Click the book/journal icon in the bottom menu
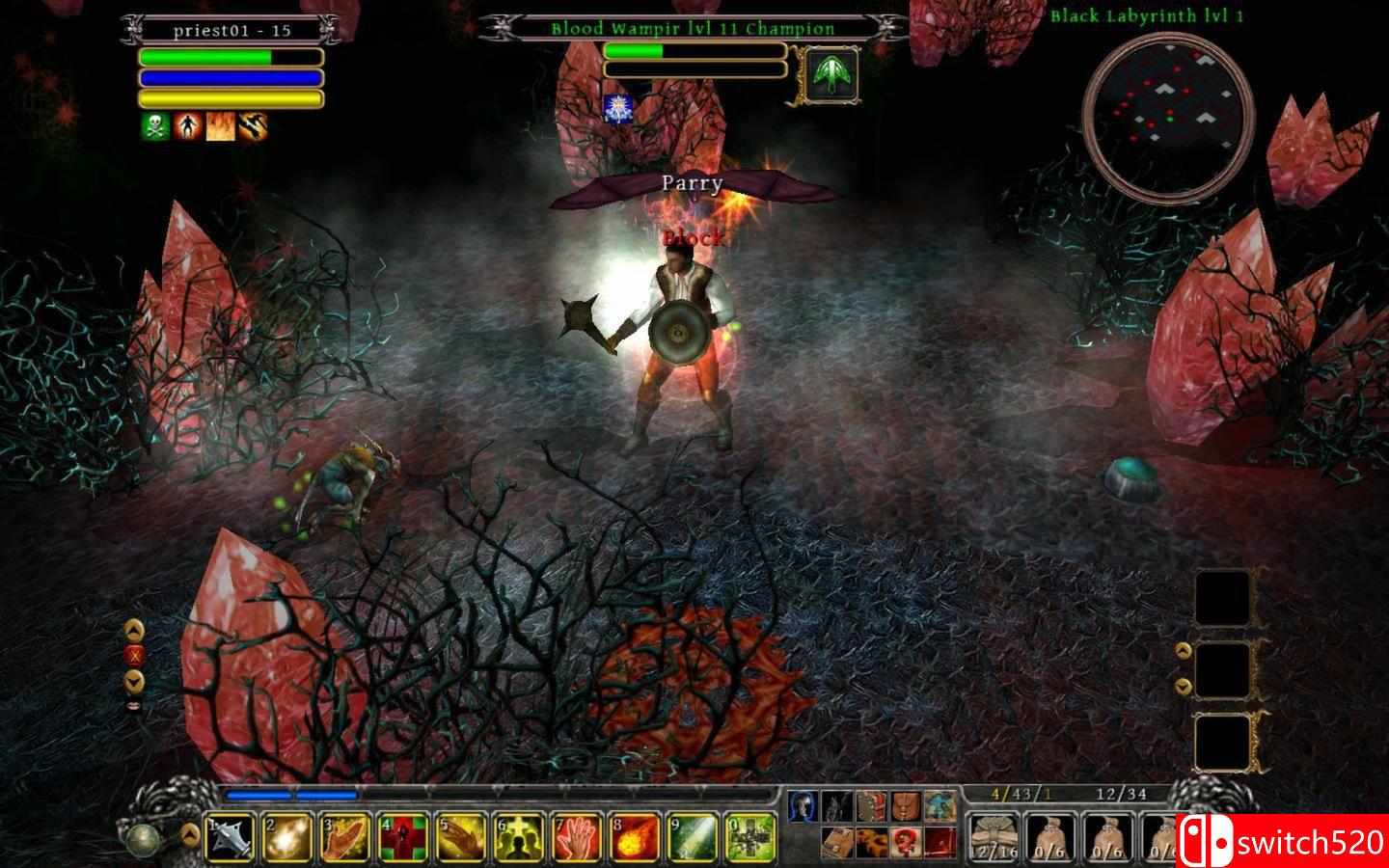Image resolution: width=1389 pixels, height=868 pixels. click(x=837, y=841)
